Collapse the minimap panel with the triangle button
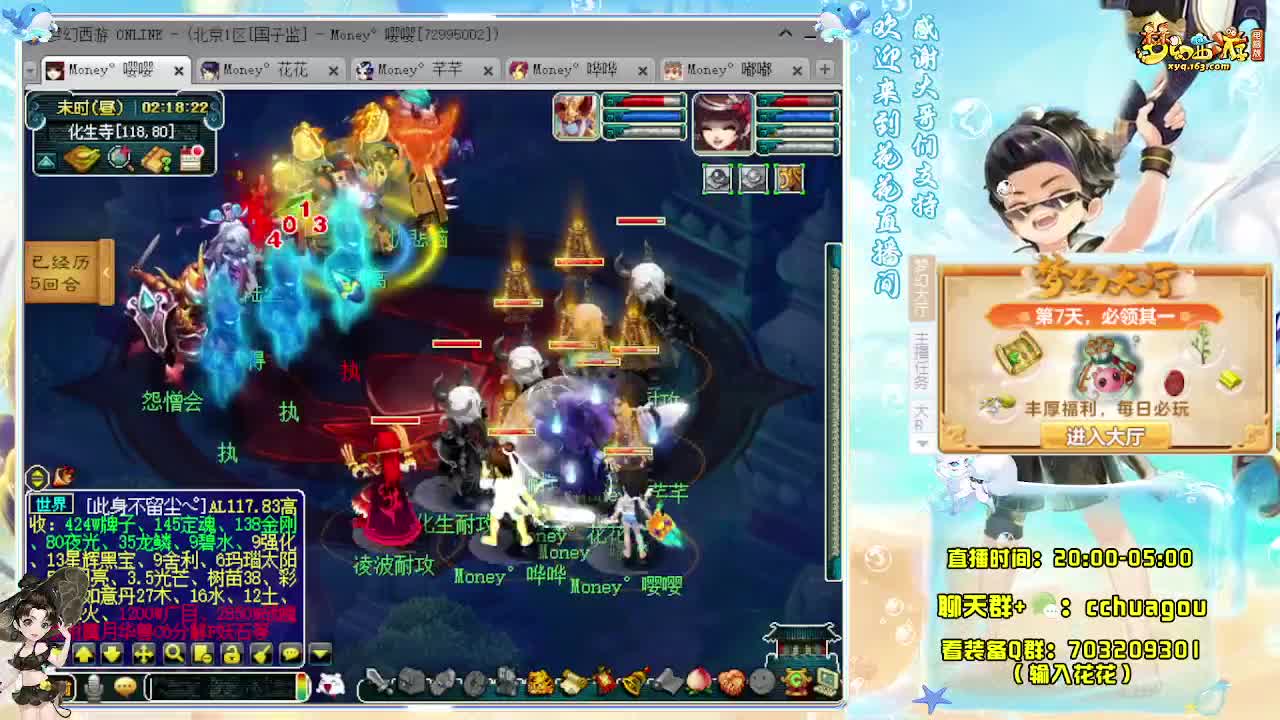 click(46, 159)
